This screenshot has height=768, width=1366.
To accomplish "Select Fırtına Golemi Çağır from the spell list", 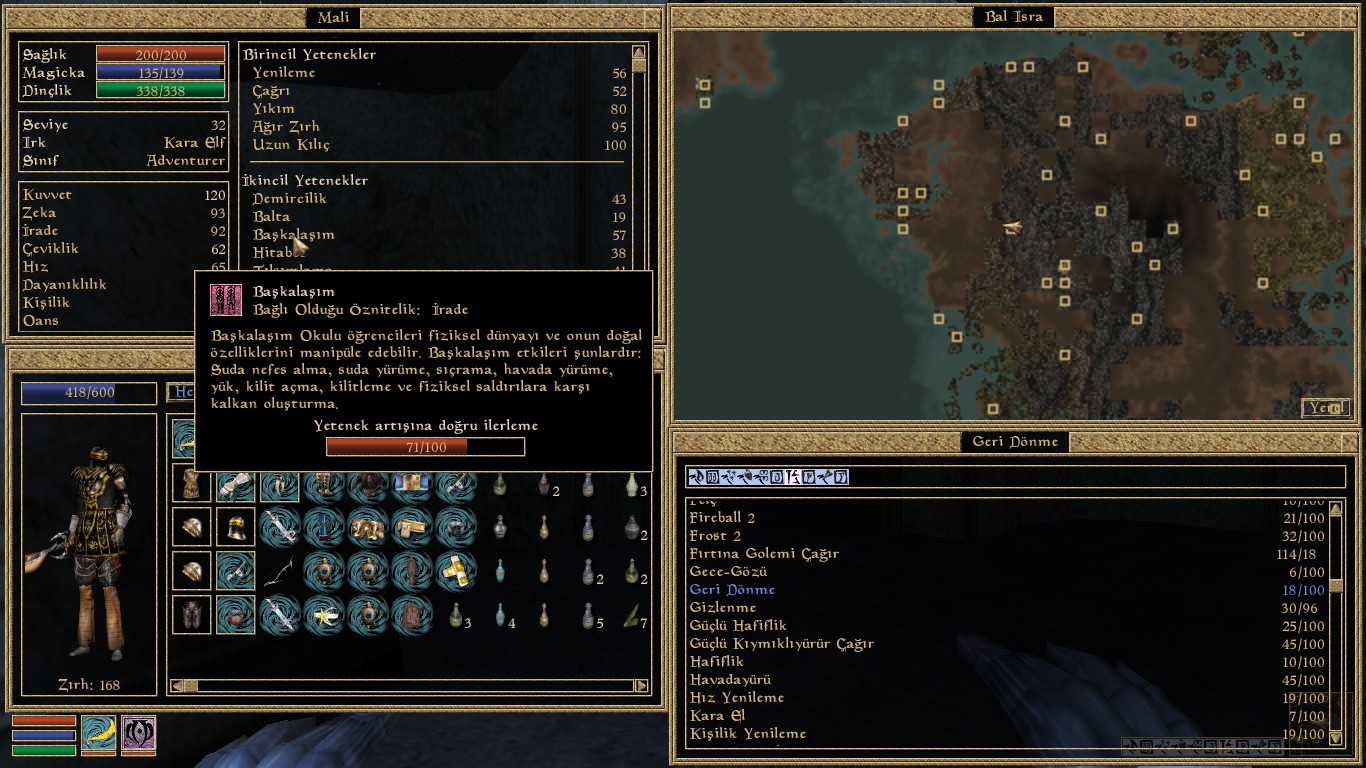I will (x=764, y=554).
